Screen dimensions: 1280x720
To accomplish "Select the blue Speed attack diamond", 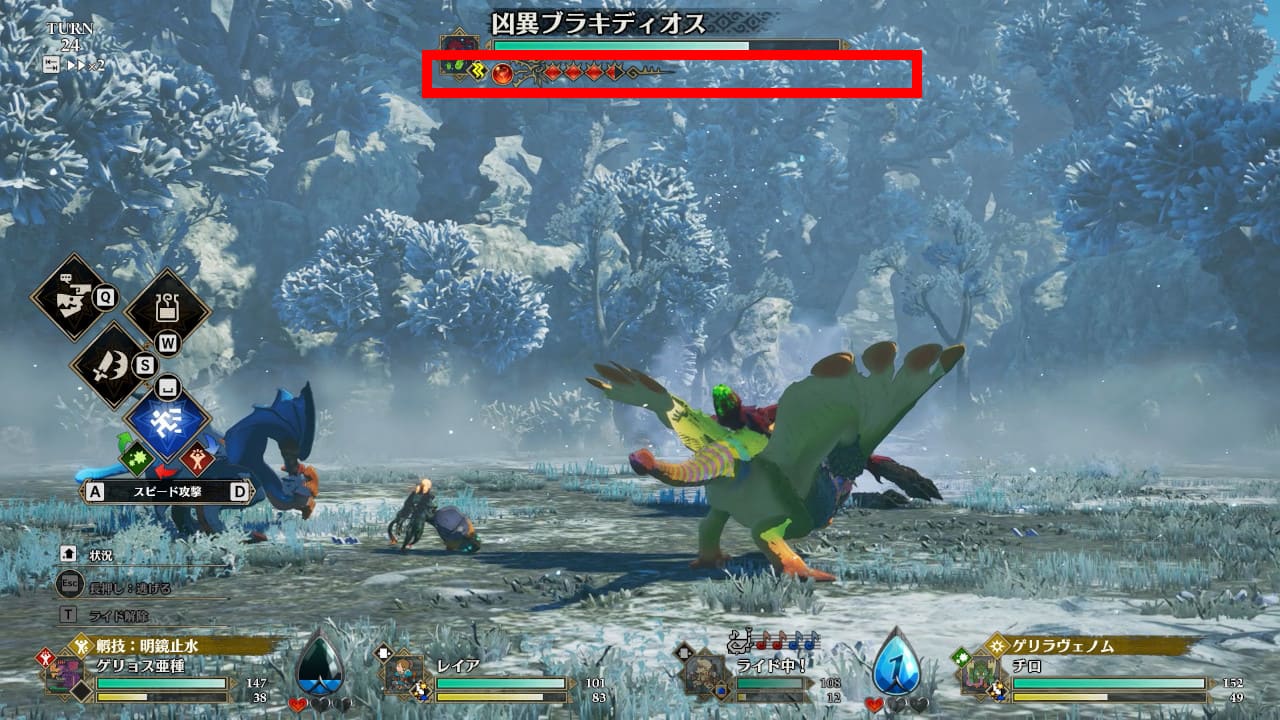I will (x=167, y=418).
